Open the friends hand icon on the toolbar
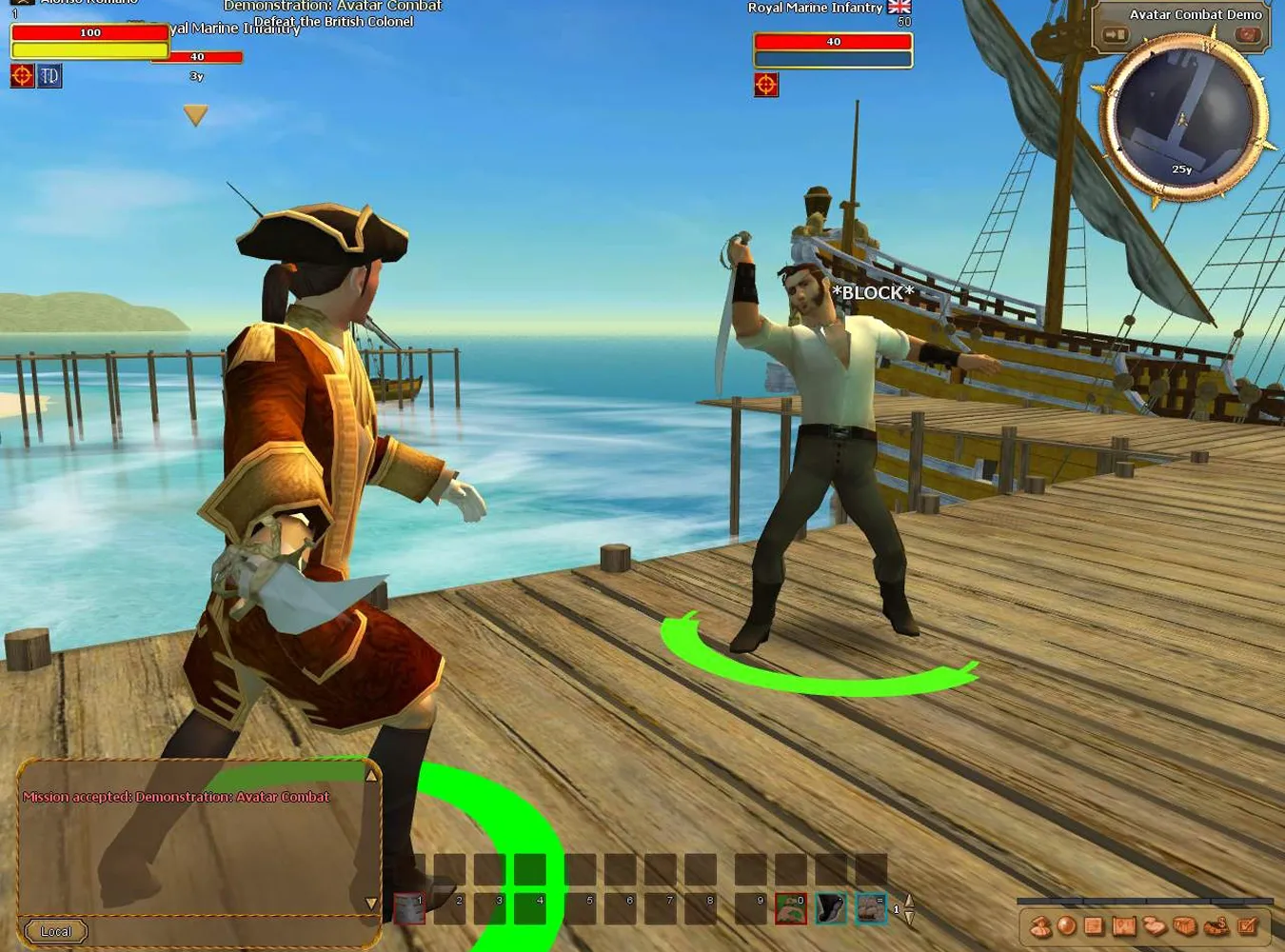Viewport: 1285px width, 952px height. pos(1154,926)
